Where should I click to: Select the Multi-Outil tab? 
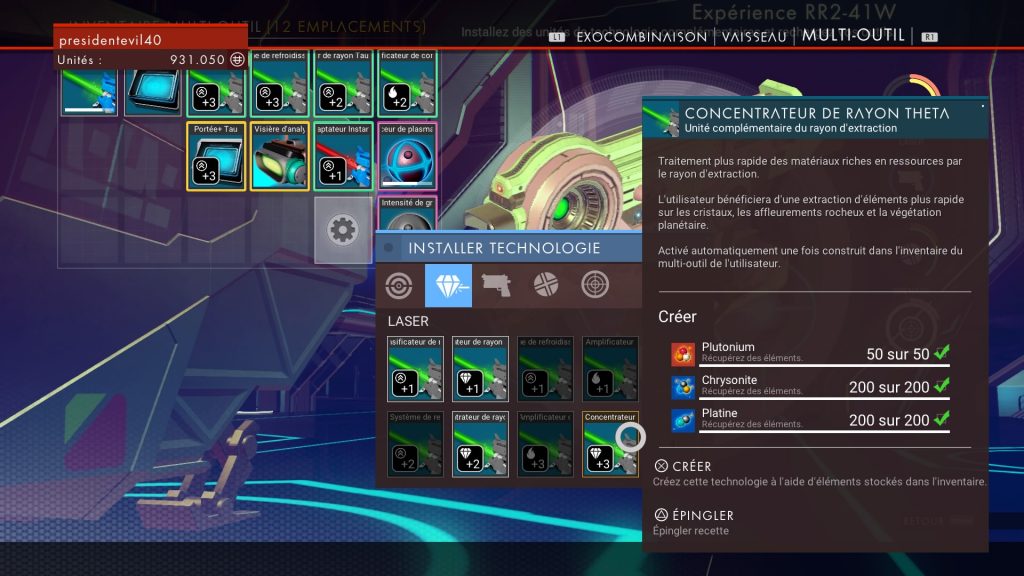click(x=853, y=36)
